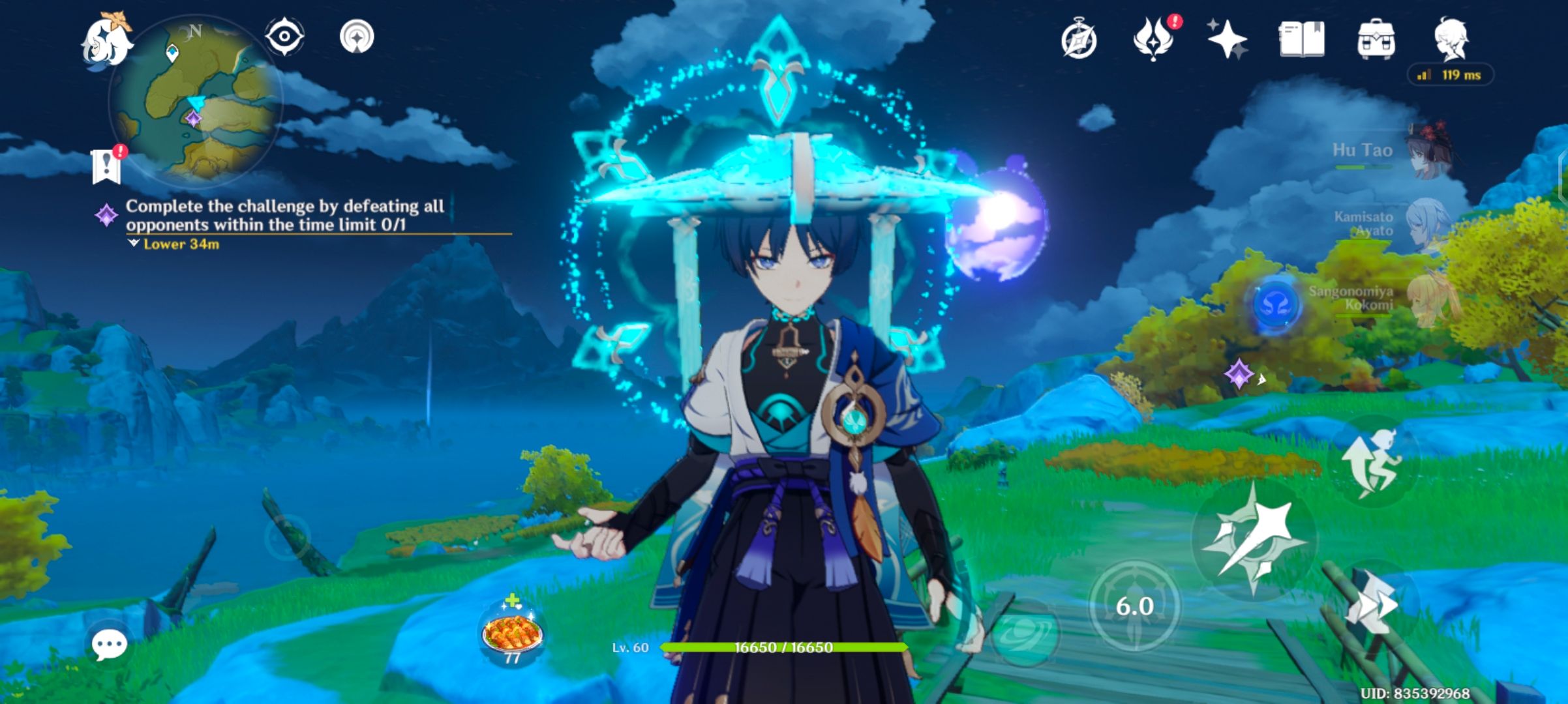Viewport: 1568px width, 704px height.
Task: Activate Elemental Sight eye icon
Action: pos(286,36)
